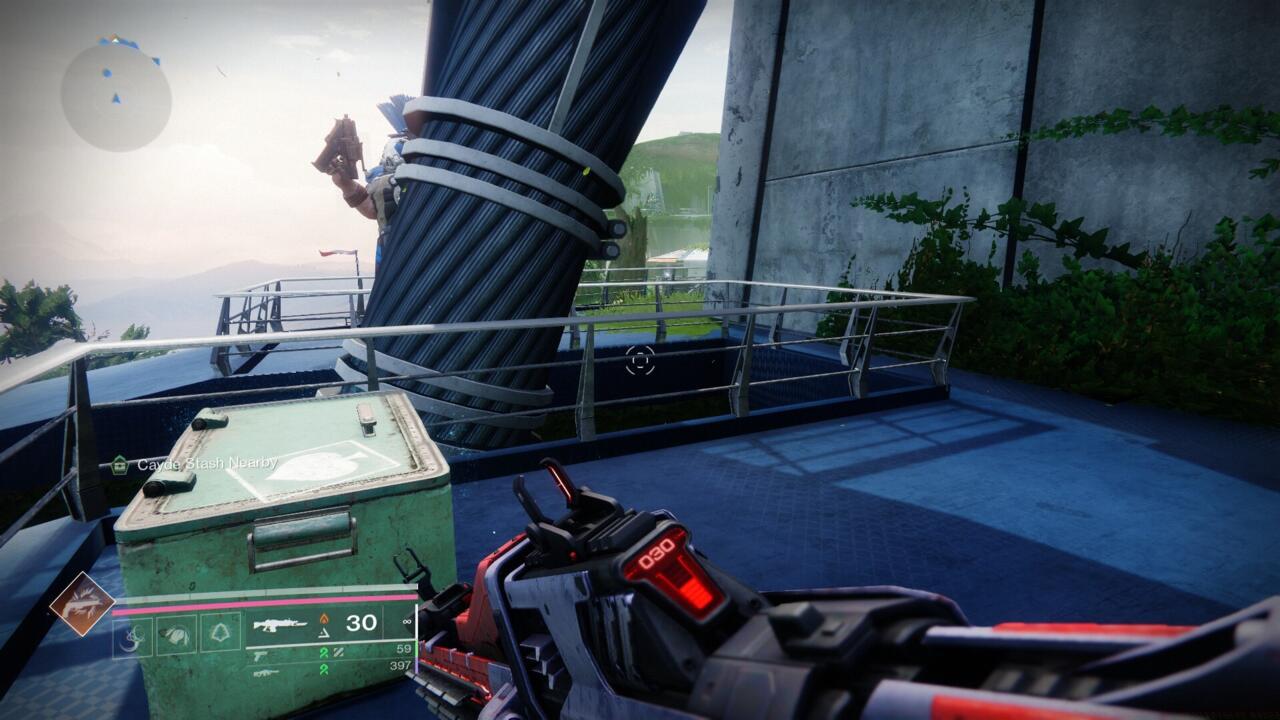Click the infinity ammo reserve symbol

click(x=407, y=622)
